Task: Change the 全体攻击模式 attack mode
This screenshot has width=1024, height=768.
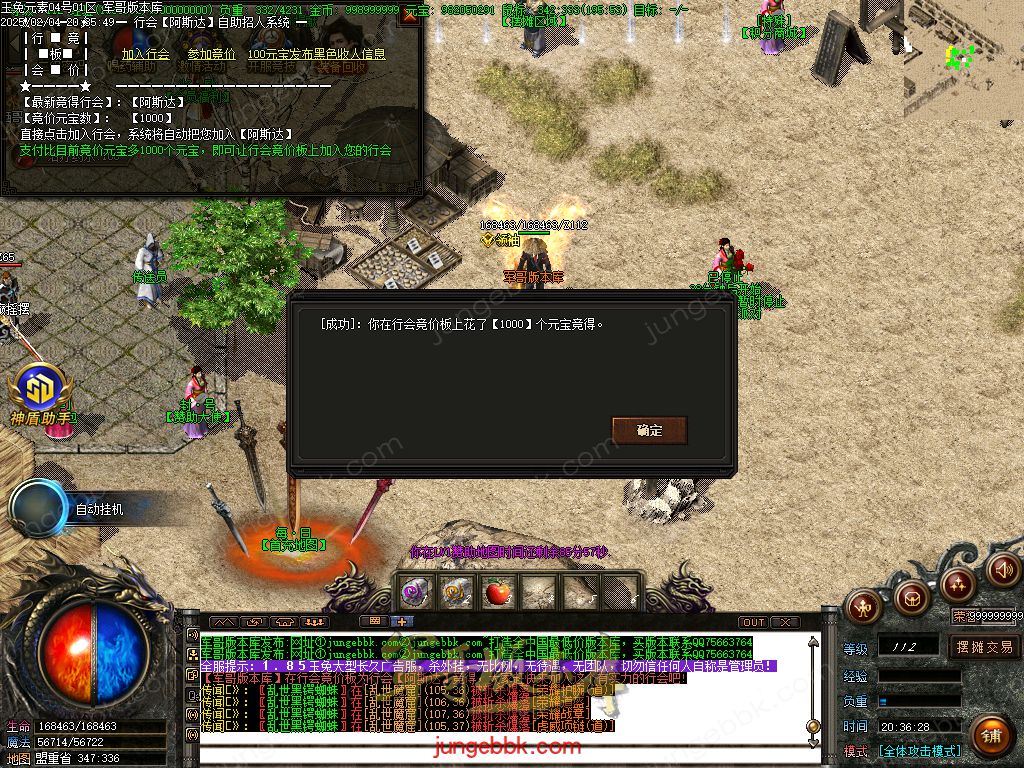Action: point(918,751)
